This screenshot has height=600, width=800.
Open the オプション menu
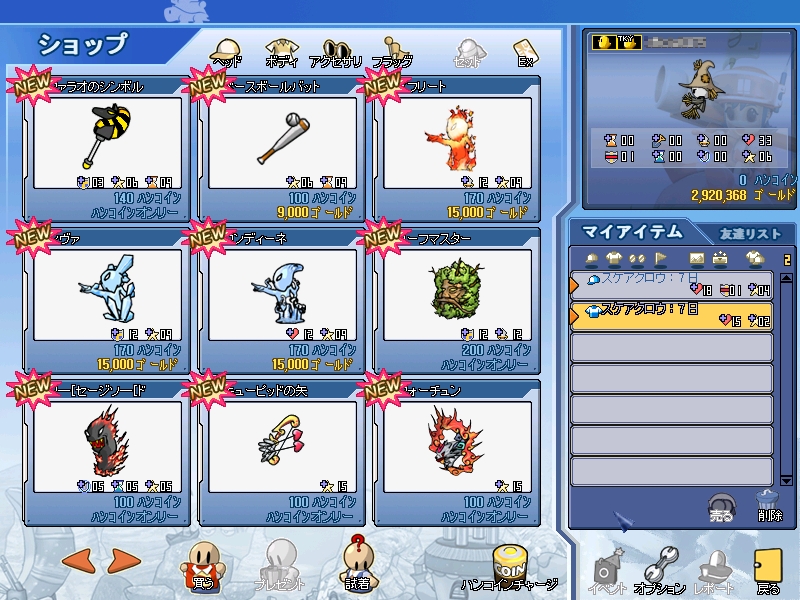click(x=660, y=572)
